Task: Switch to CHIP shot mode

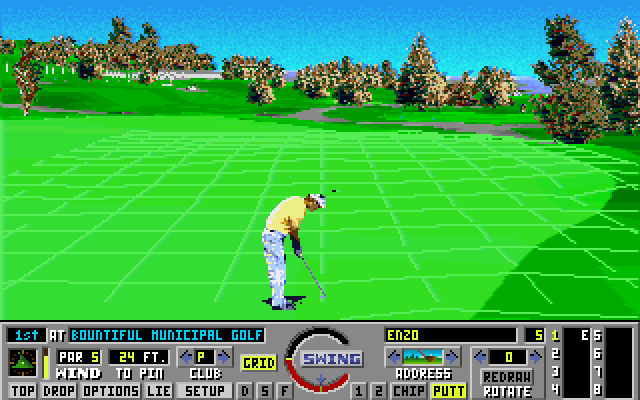Action: point(408,390)
